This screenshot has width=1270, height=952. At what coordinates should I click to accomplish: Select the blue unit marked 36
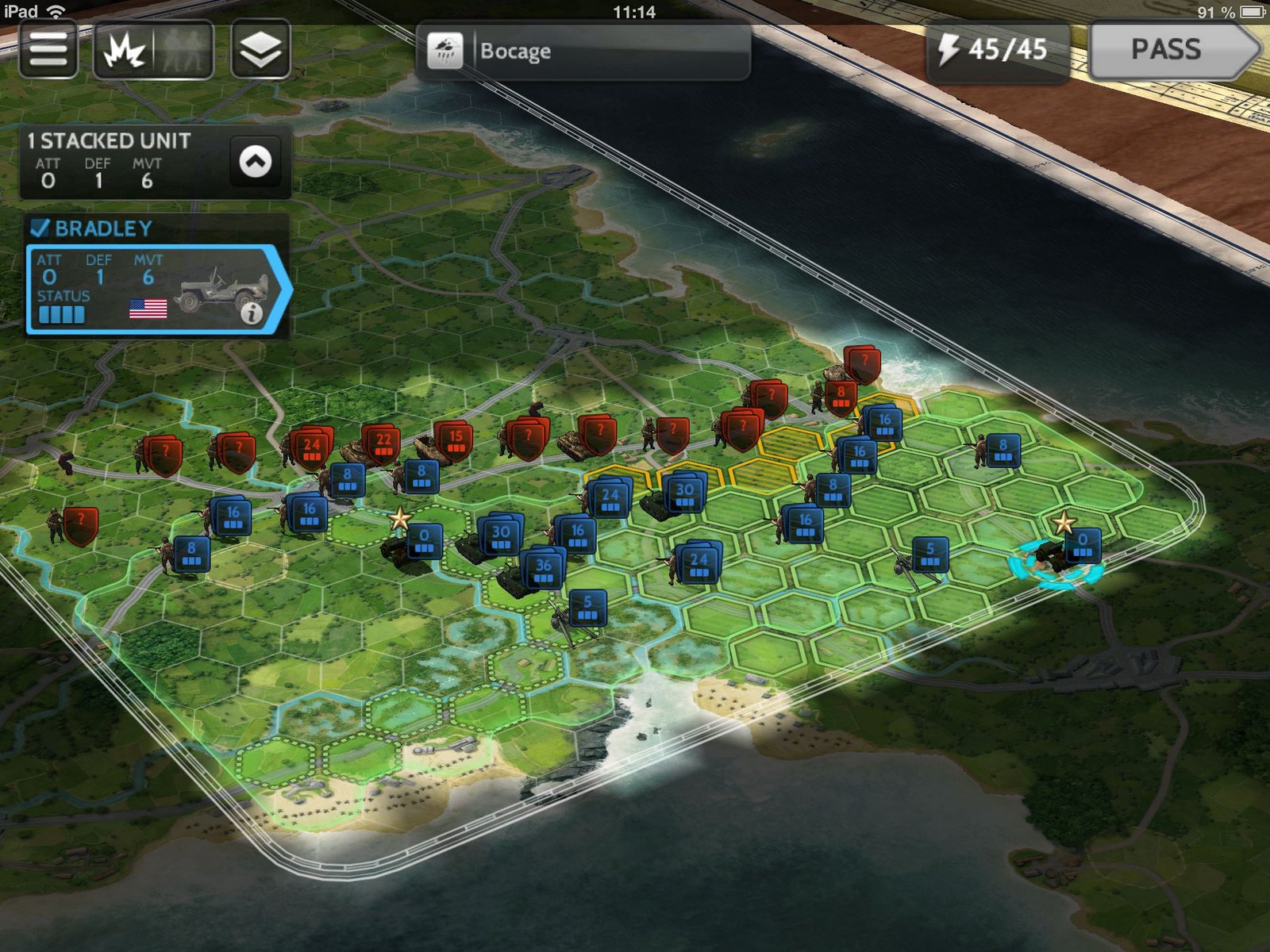click(x=543, y=568)
